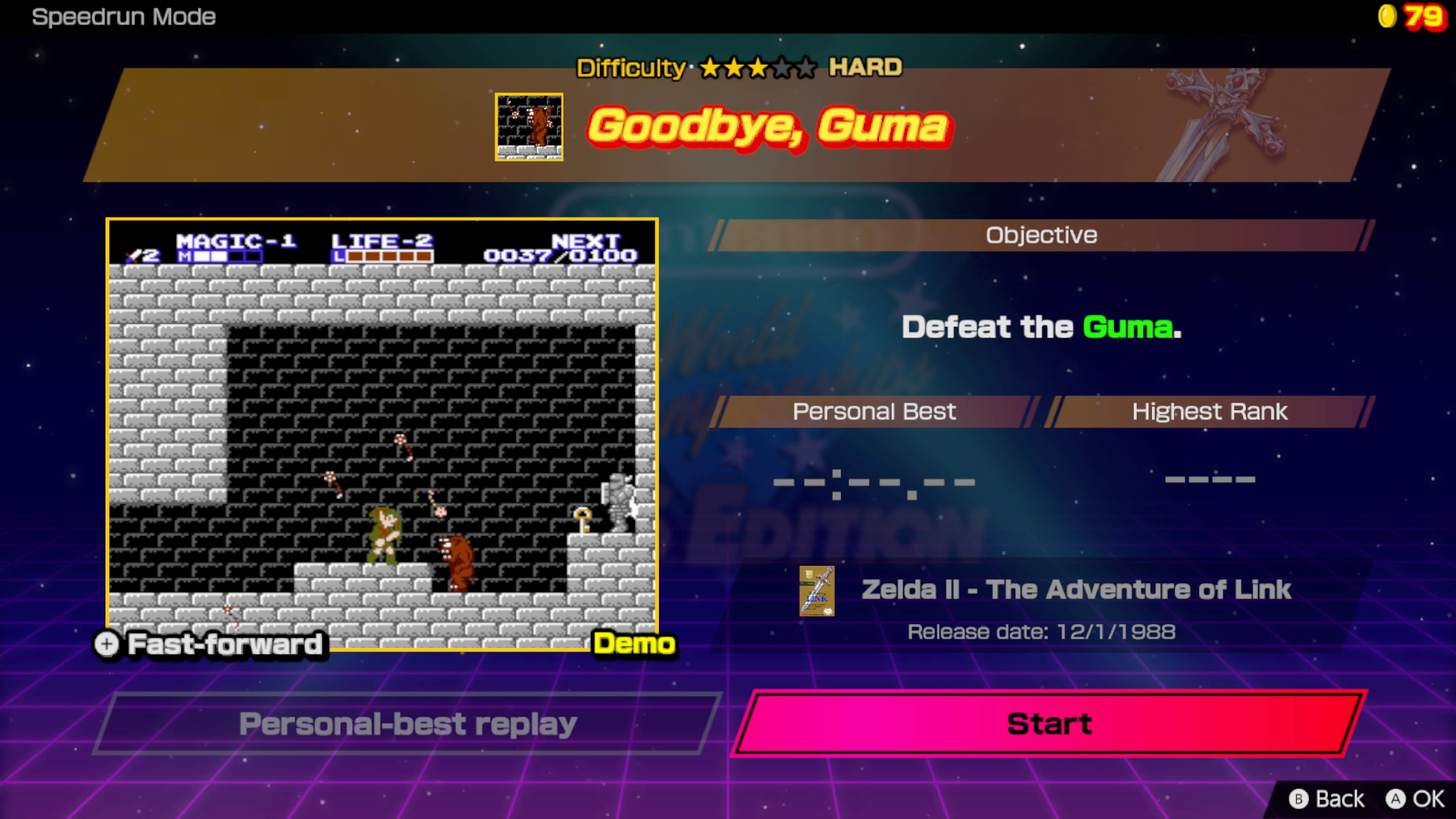Select the Speedrun Mode header
This screenshot has height=819, width=1456.
coord(124,17)
